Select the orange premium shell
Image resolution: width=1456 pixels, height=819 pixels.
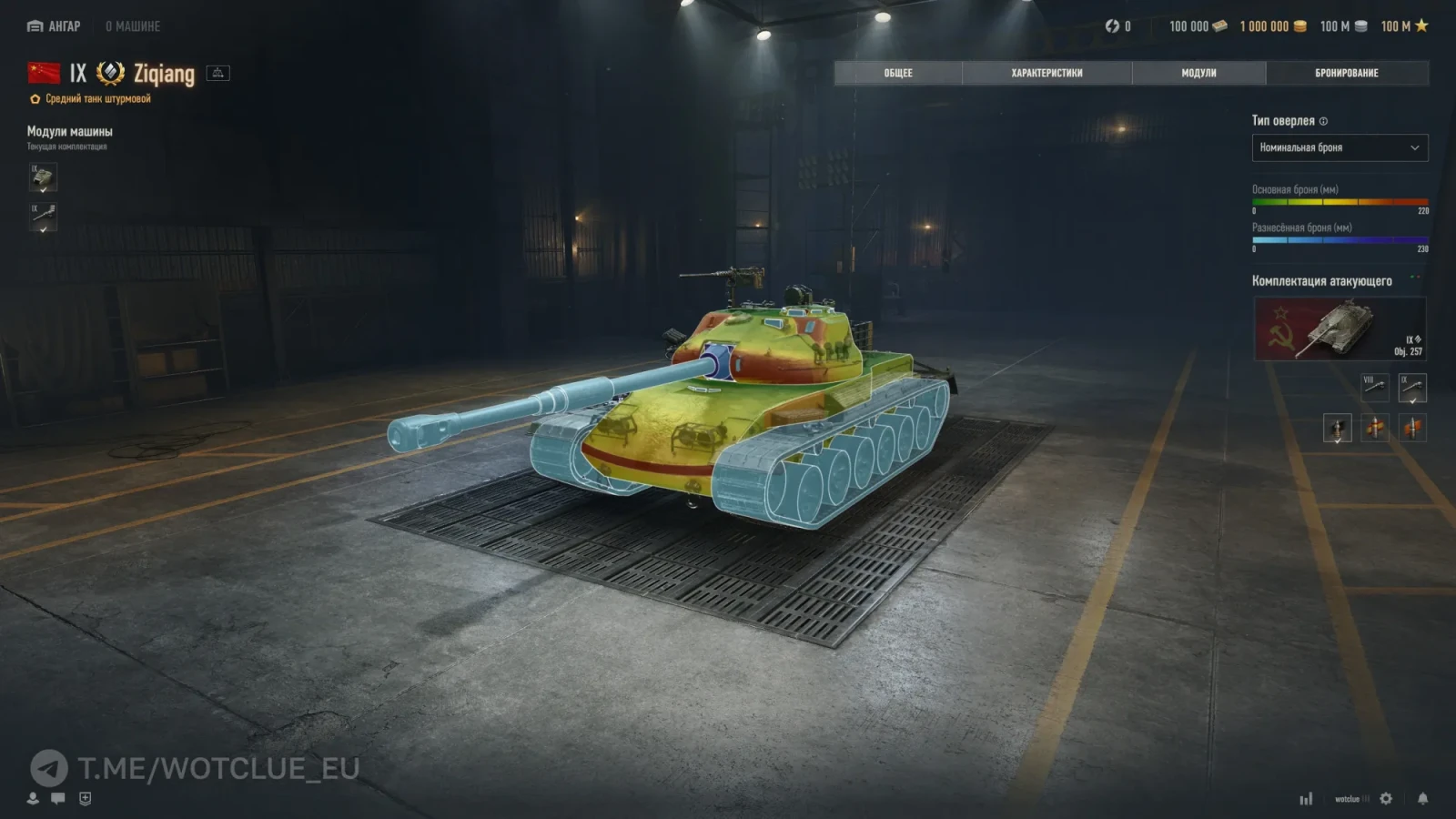(x=1412, y=429)
